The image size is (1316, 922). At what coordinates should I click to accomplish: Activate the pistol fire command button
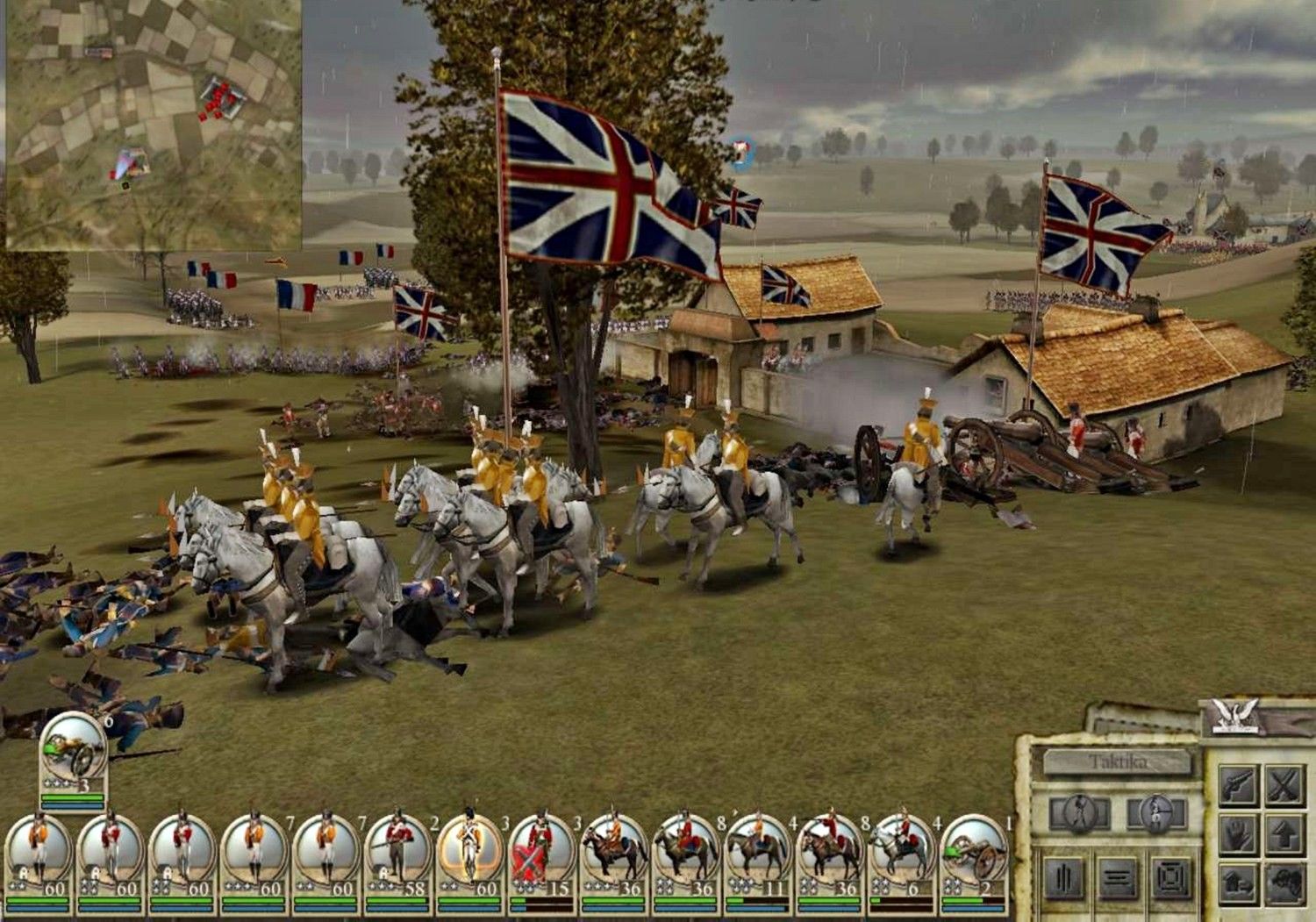pyautogui.click(x=1238, y=785)
